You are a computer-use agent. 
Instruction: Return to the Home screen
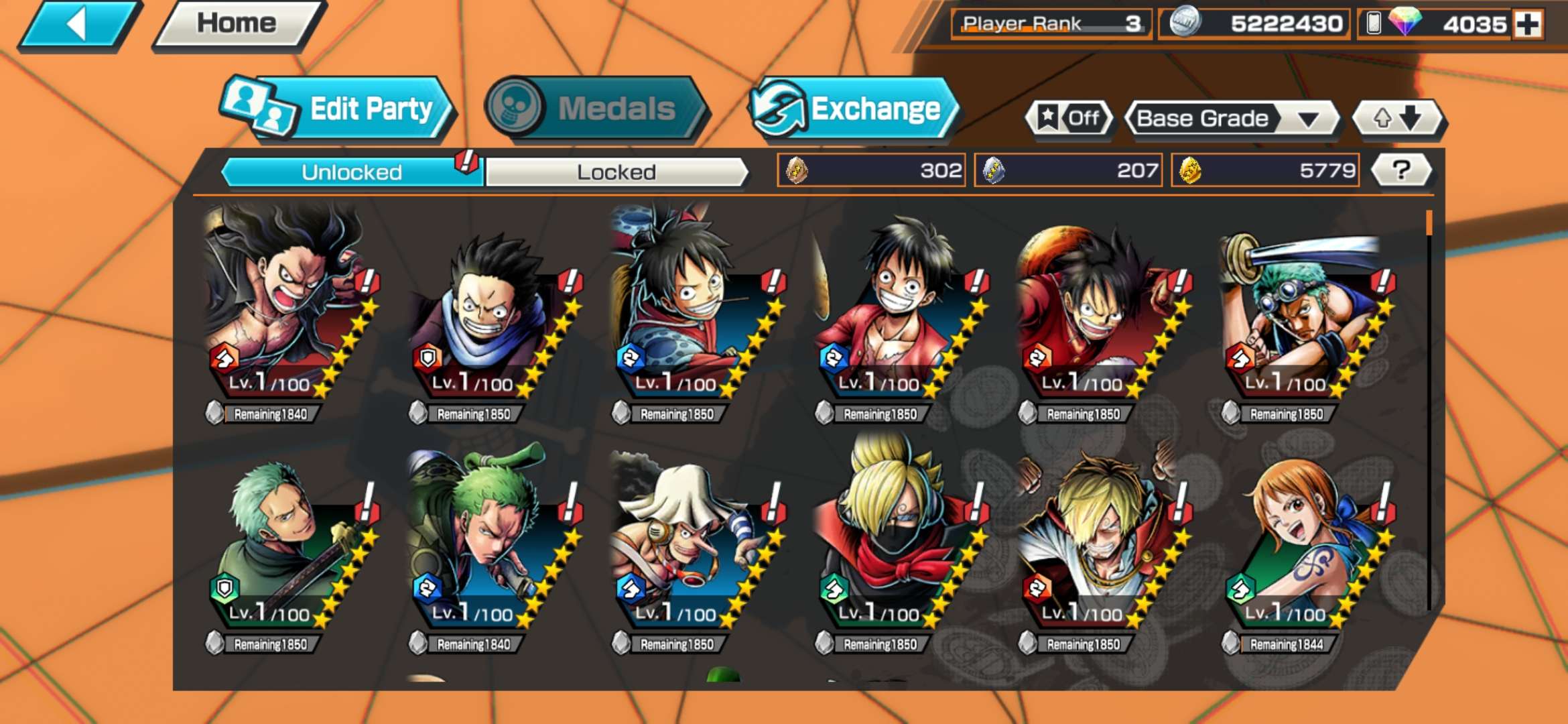(237, 24)
